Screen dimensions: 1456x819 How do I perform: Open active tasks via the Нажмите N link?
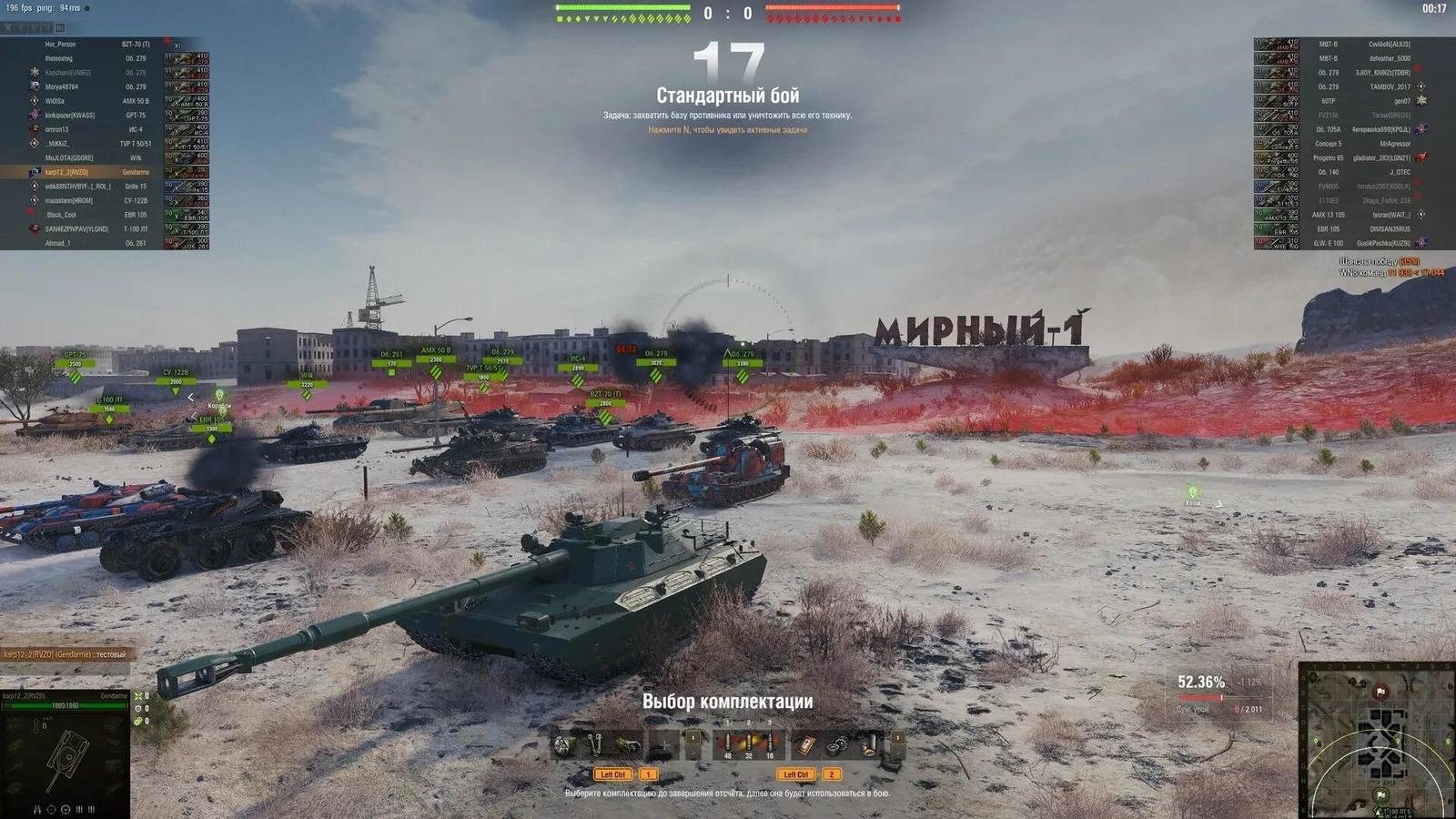(728, 129)
